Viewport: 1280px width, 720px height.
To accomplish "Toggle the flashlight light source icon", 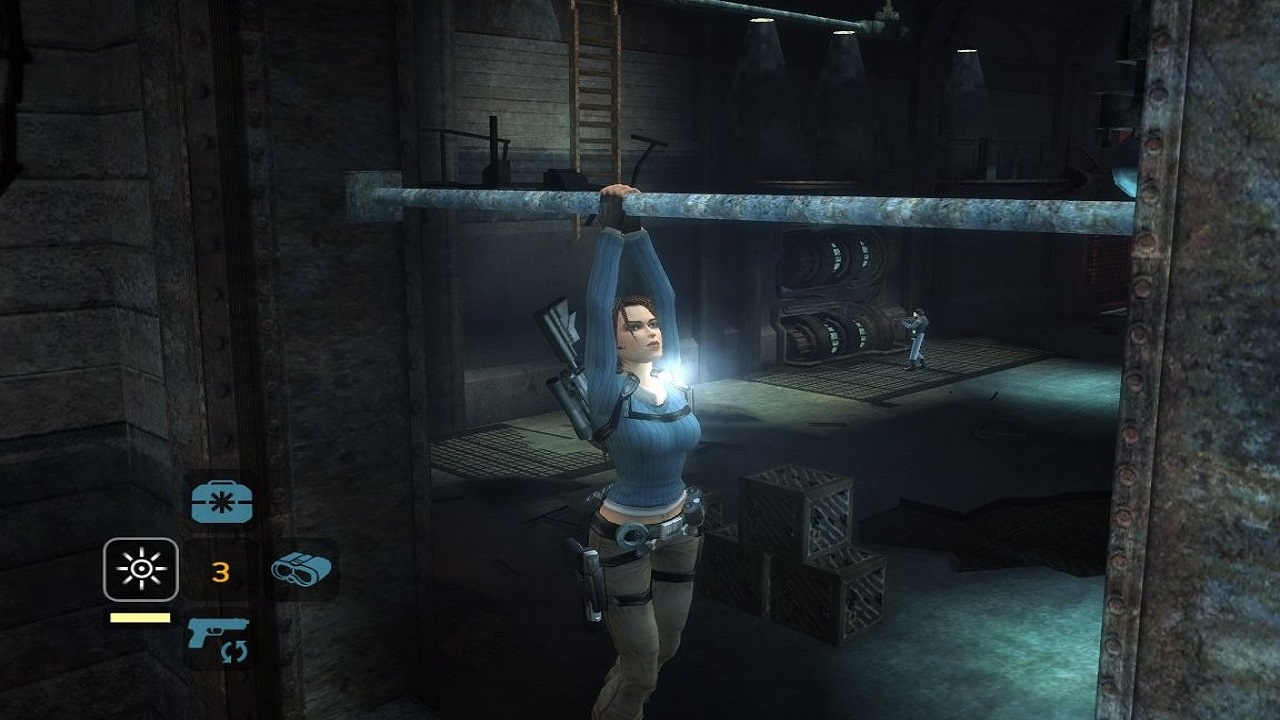I will pyautogui.click(x=141, y=570).
